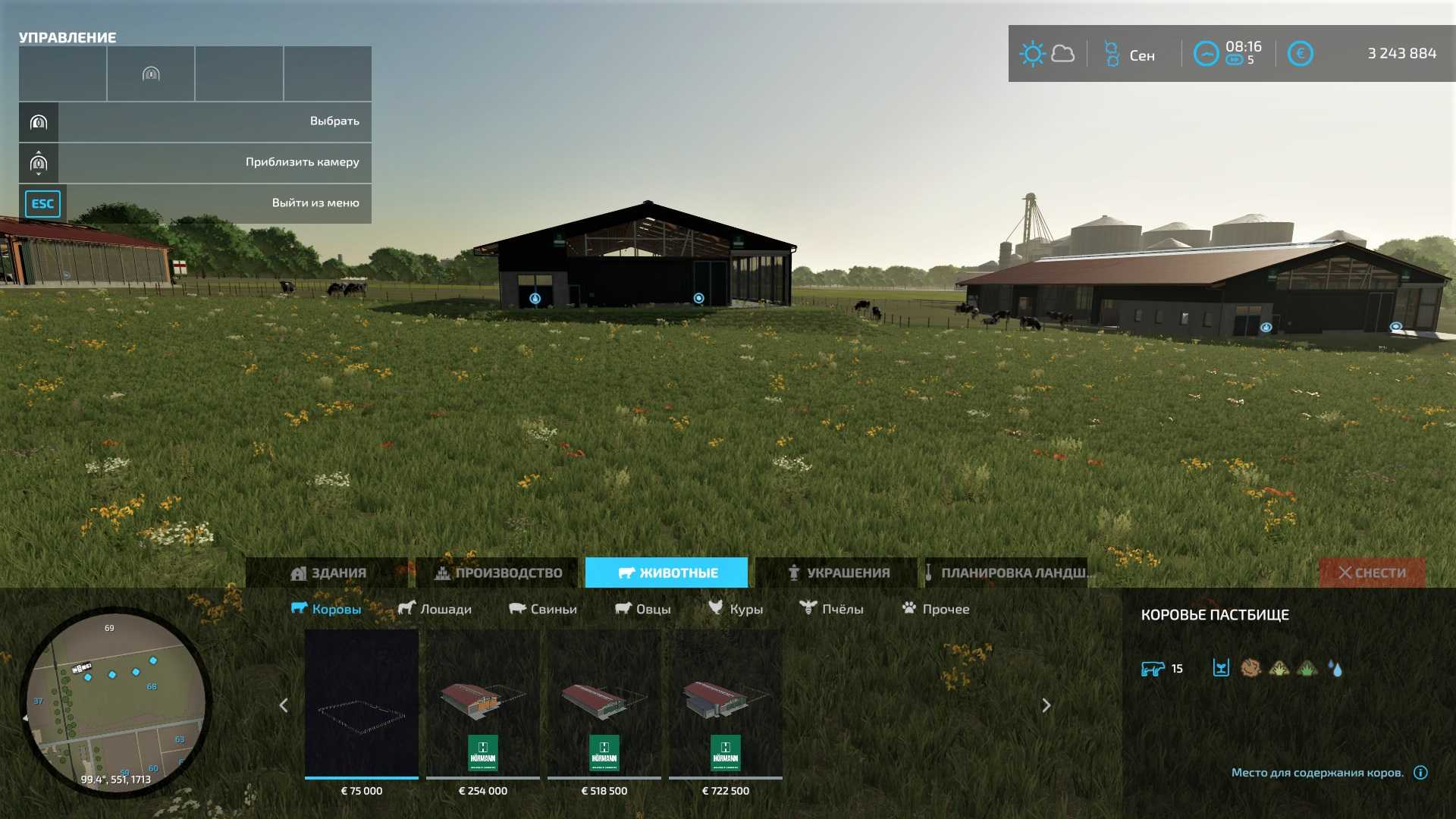
Task: Choose the €254 000 cow barn
Action: 483,705
